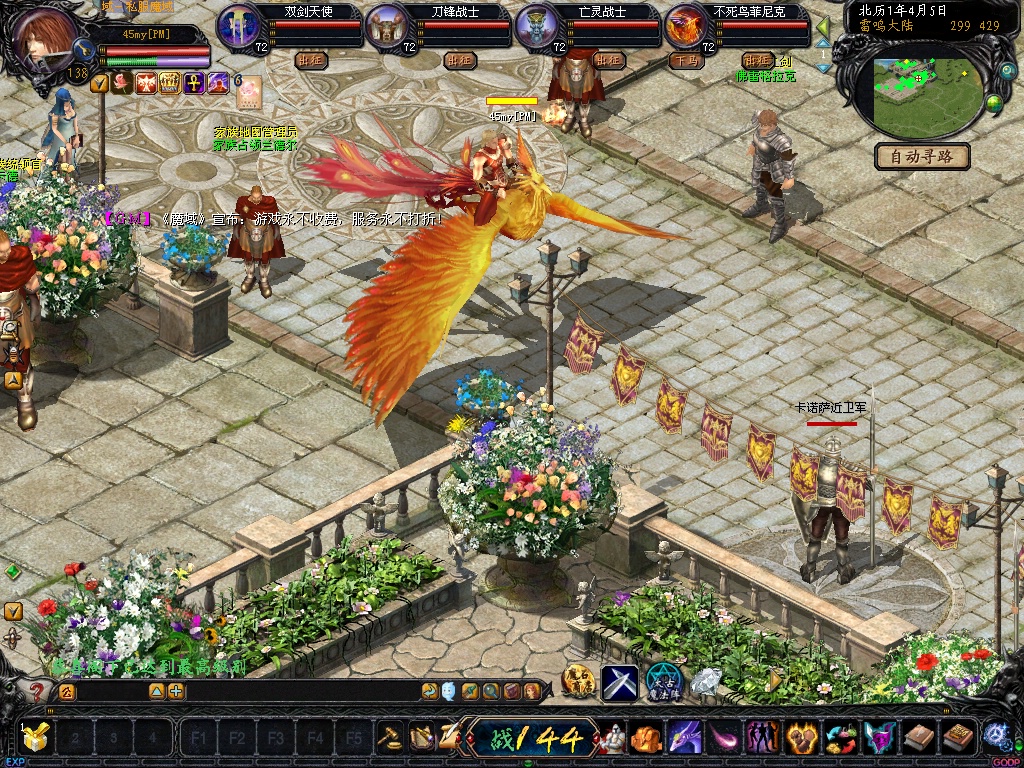Image resolution: width=1024 pixels, height=768 pixels.
Task: Select the 亡灵战士 pet portrait
Action: point(537,25)
